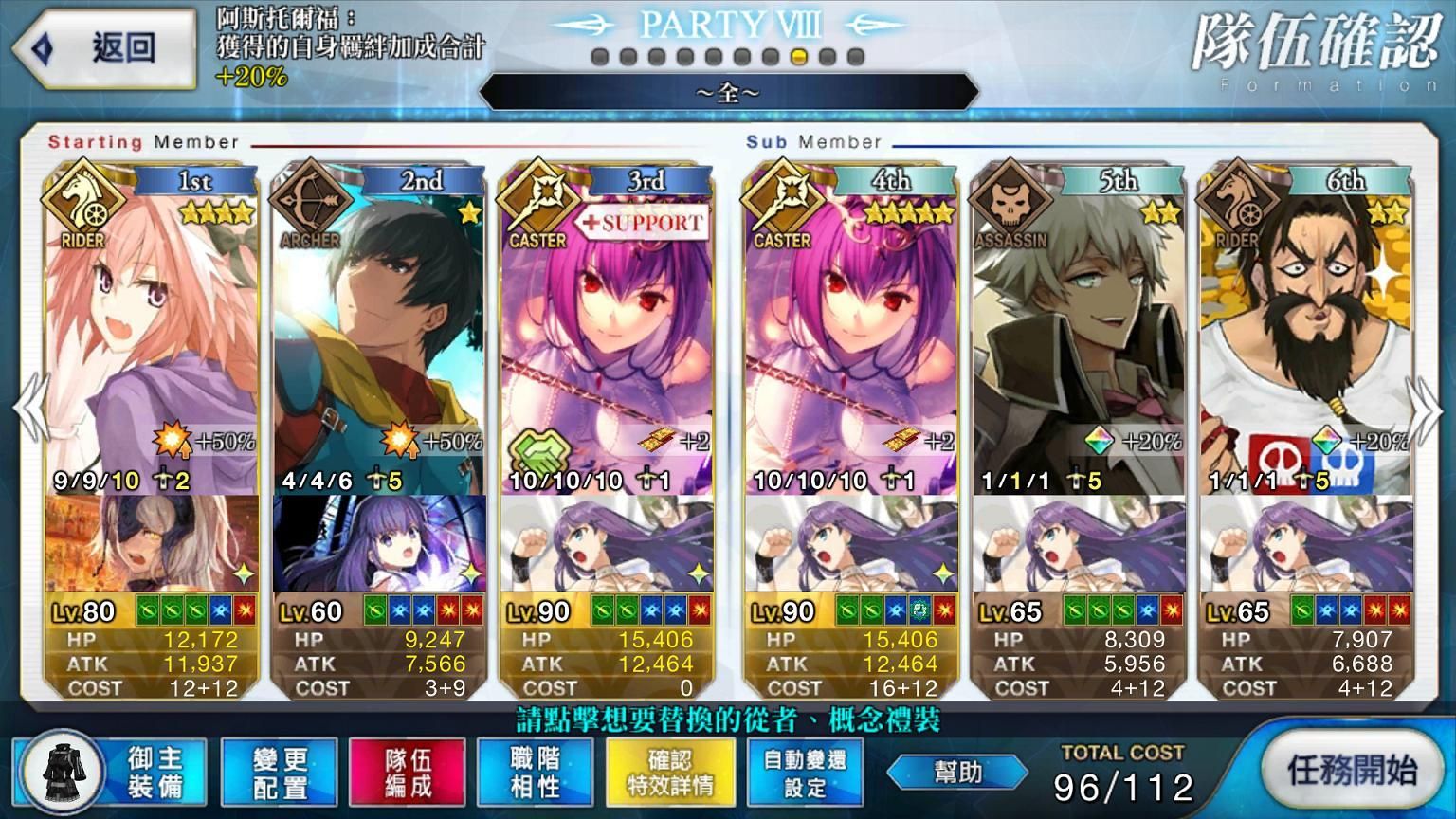This screenshot has width=1456, height=819.
Task: Click the prism +20% bonus icon on the Assassin card
Action: coord(1098,439)
